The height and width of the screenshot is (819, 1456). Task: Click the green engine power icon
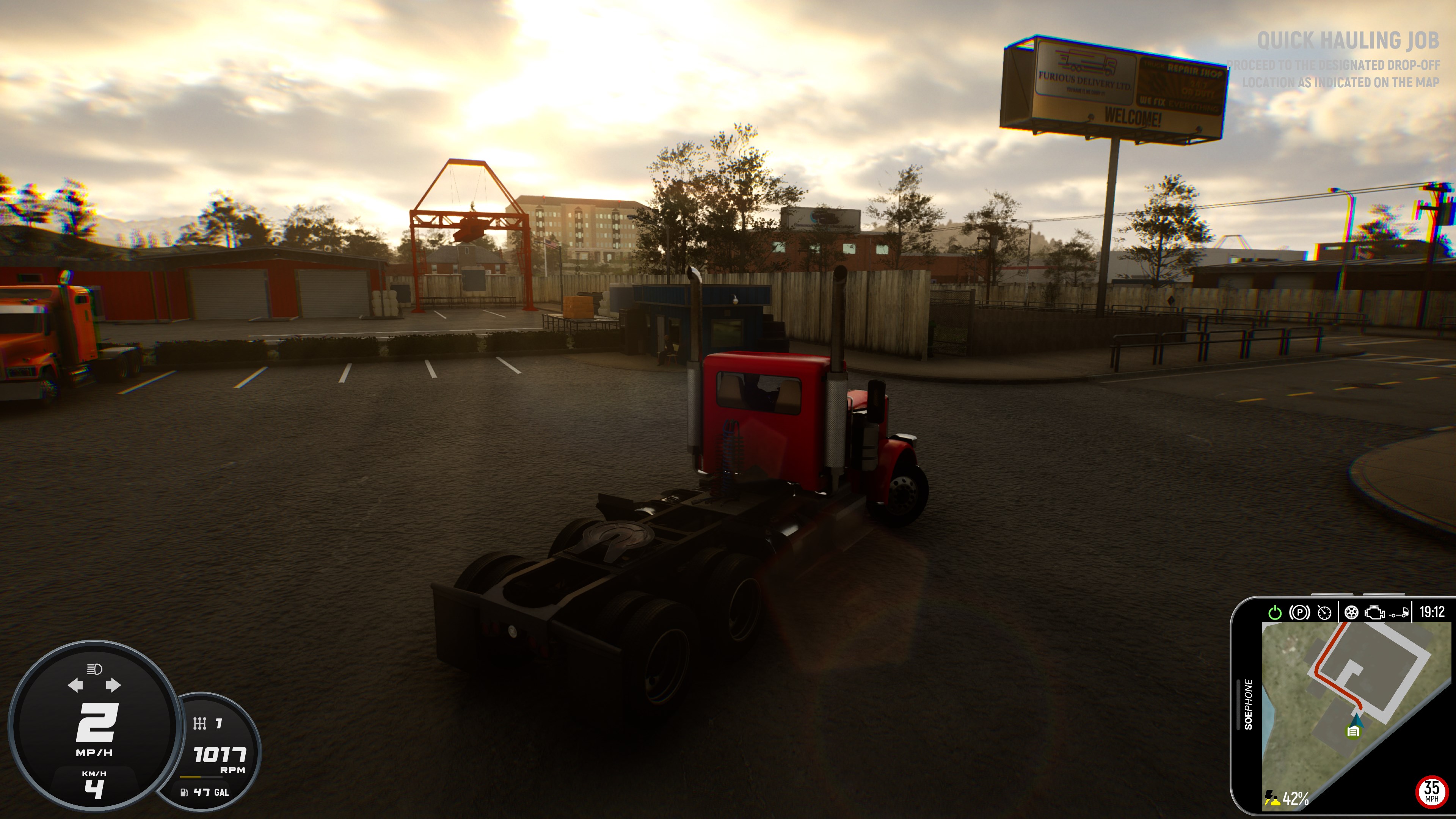point(1274,613)
